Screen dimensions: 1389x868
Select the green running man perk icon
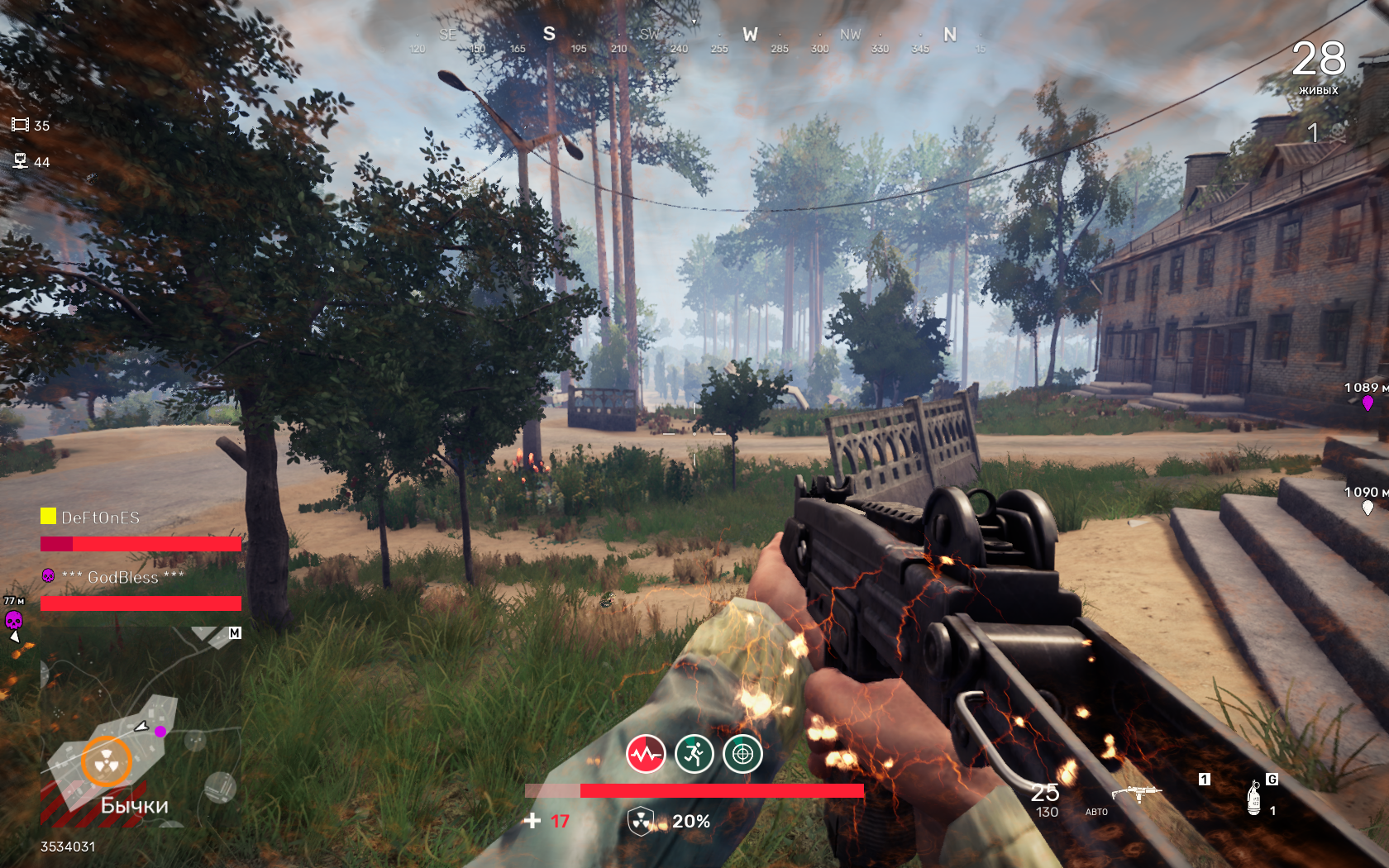694,754
